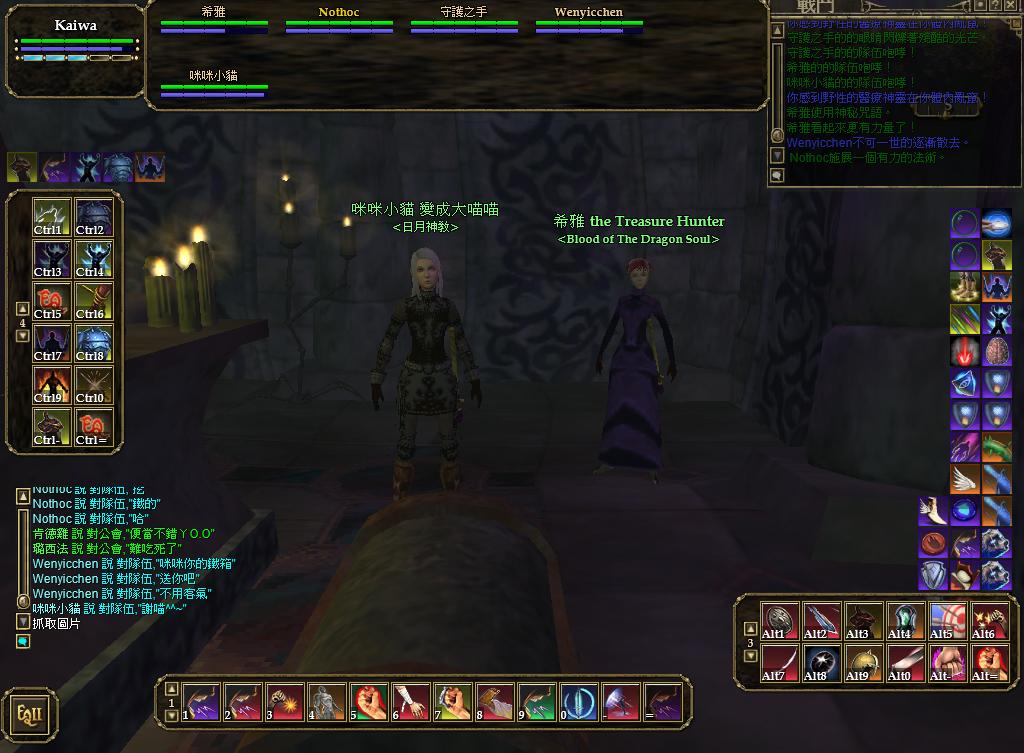
Task: Activate hotbar slot 0 blue sword ability
Action: click(579, 703)
